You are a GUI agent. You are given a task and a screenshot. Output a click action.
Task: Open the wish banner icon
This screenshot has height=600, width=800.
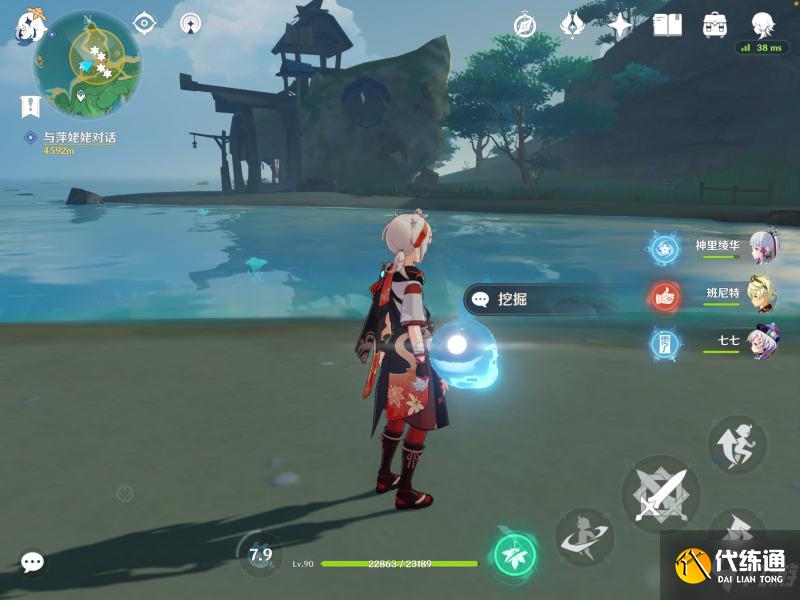573,25
